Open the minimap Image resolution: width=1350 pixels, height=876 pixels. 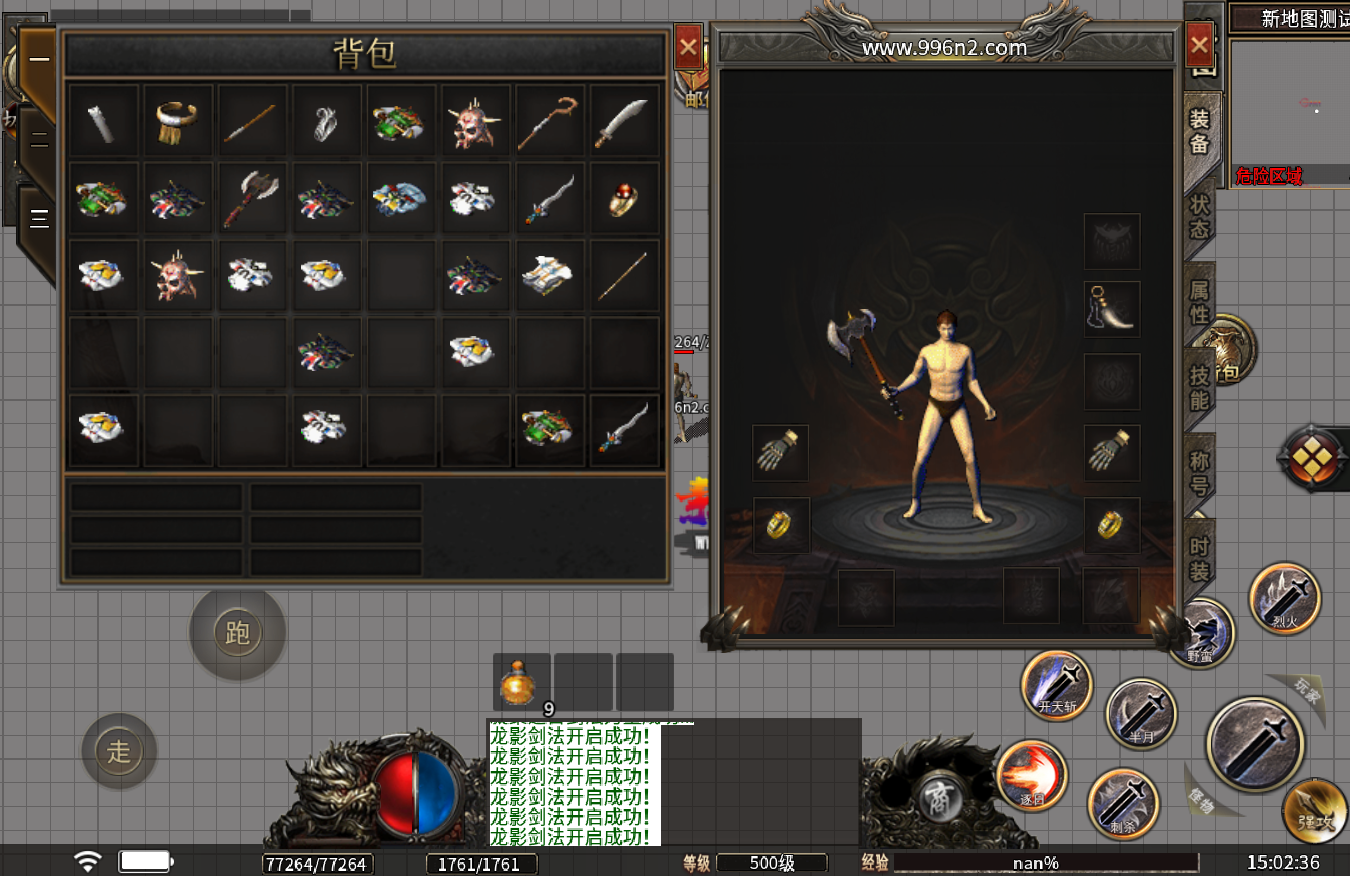1289,108
